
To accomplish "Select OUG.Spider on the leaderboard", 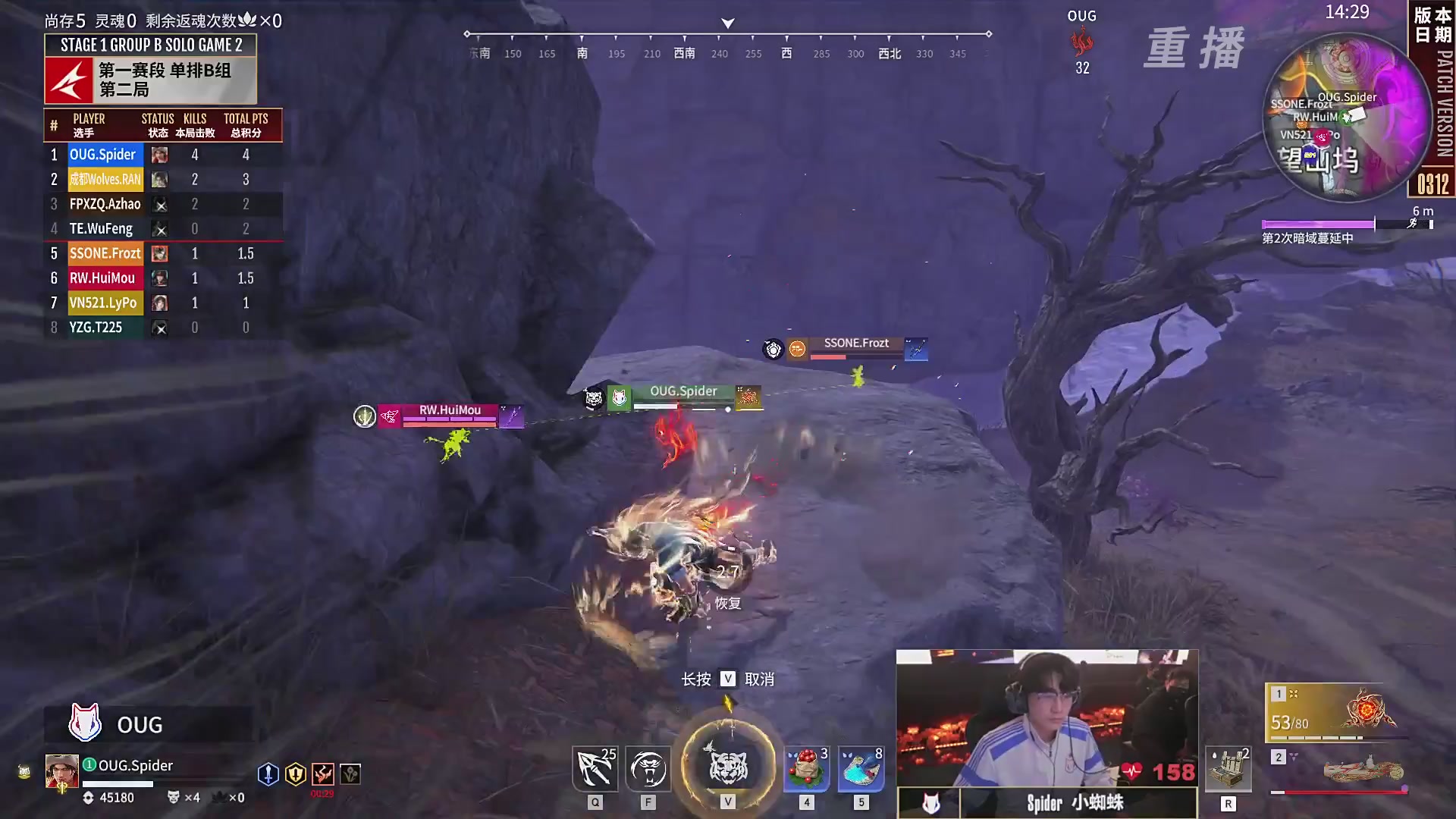I will click(x=102, y=154).
